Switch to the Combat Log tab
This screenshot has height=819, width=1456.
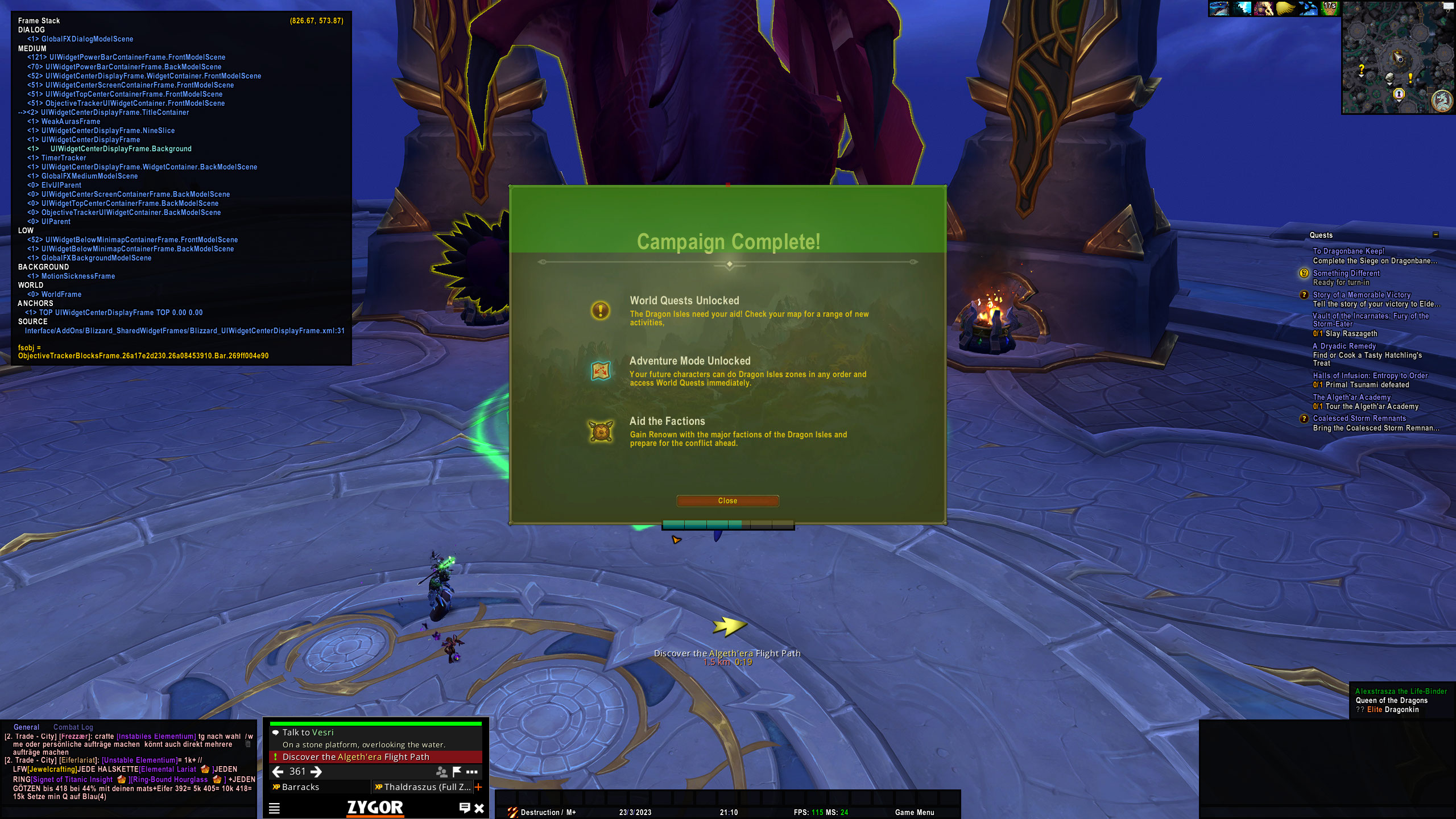(x=73, y=727)
